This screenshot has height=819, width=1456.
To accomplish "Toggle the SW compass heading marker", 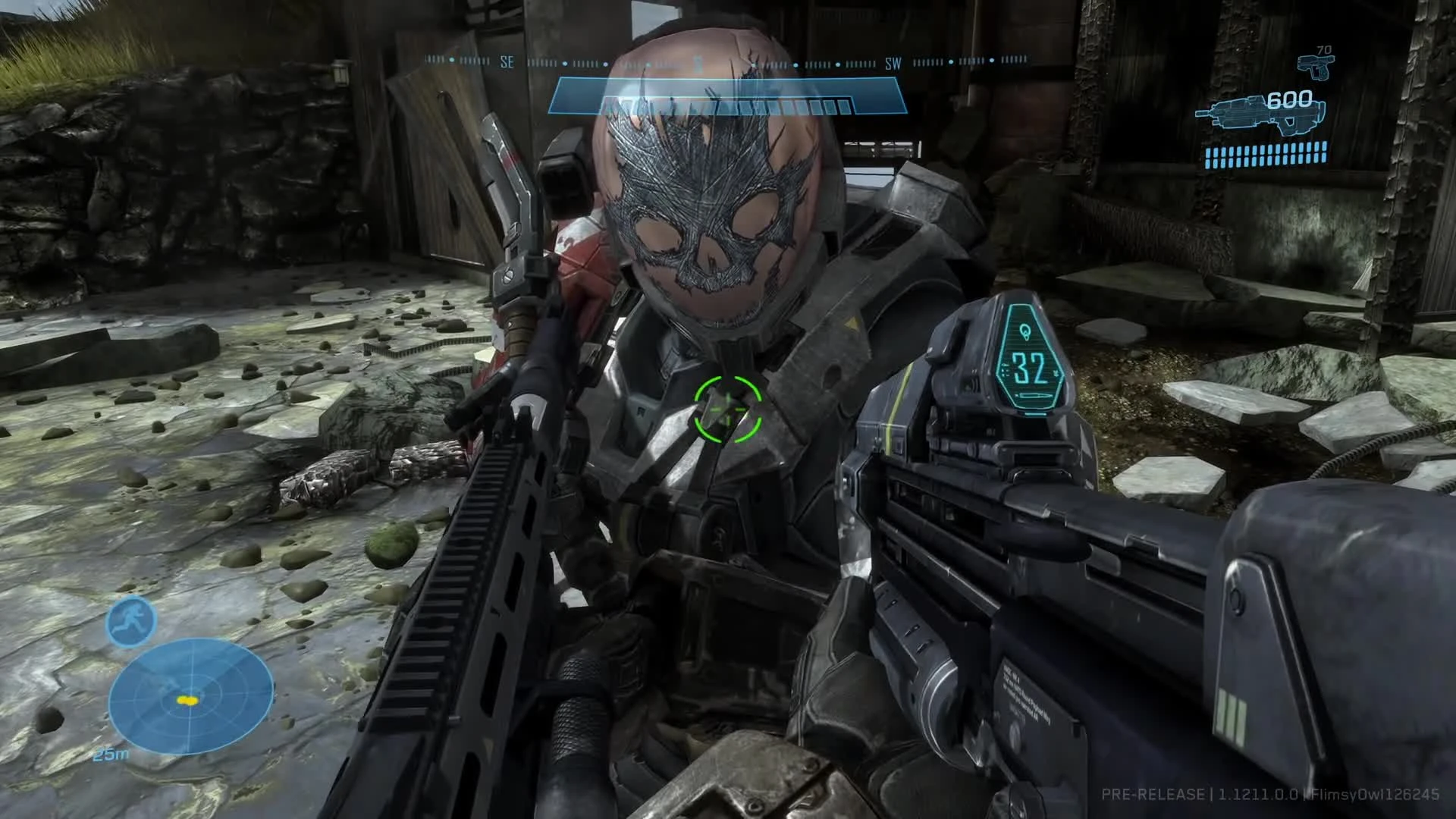I will [x=892, y=64].
